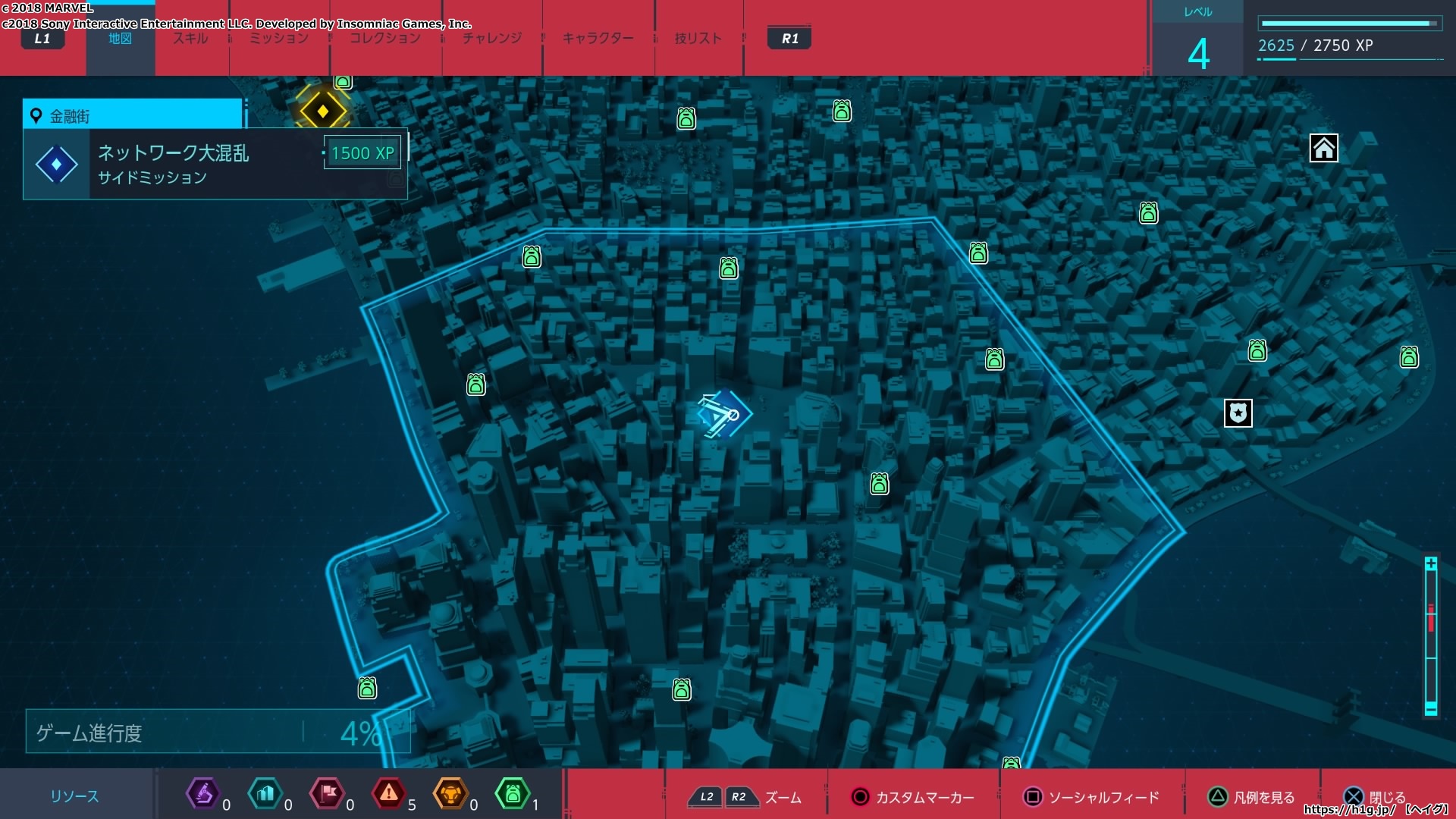
Task: Select the チャレンジ tab
Action: (x=492, y=39)
